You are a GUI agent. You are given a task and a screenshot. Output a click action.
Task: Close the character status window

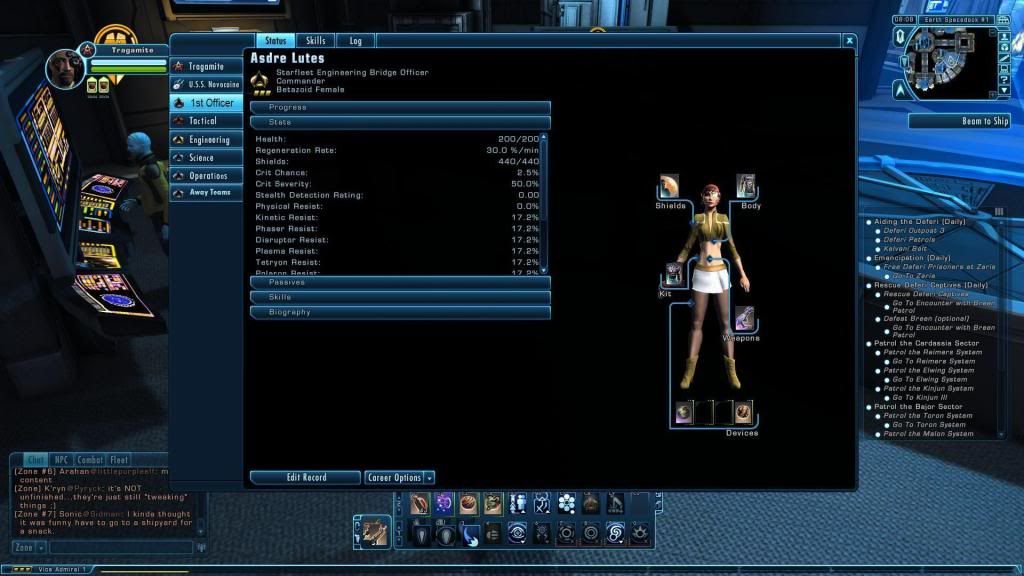tap(849, 41)
